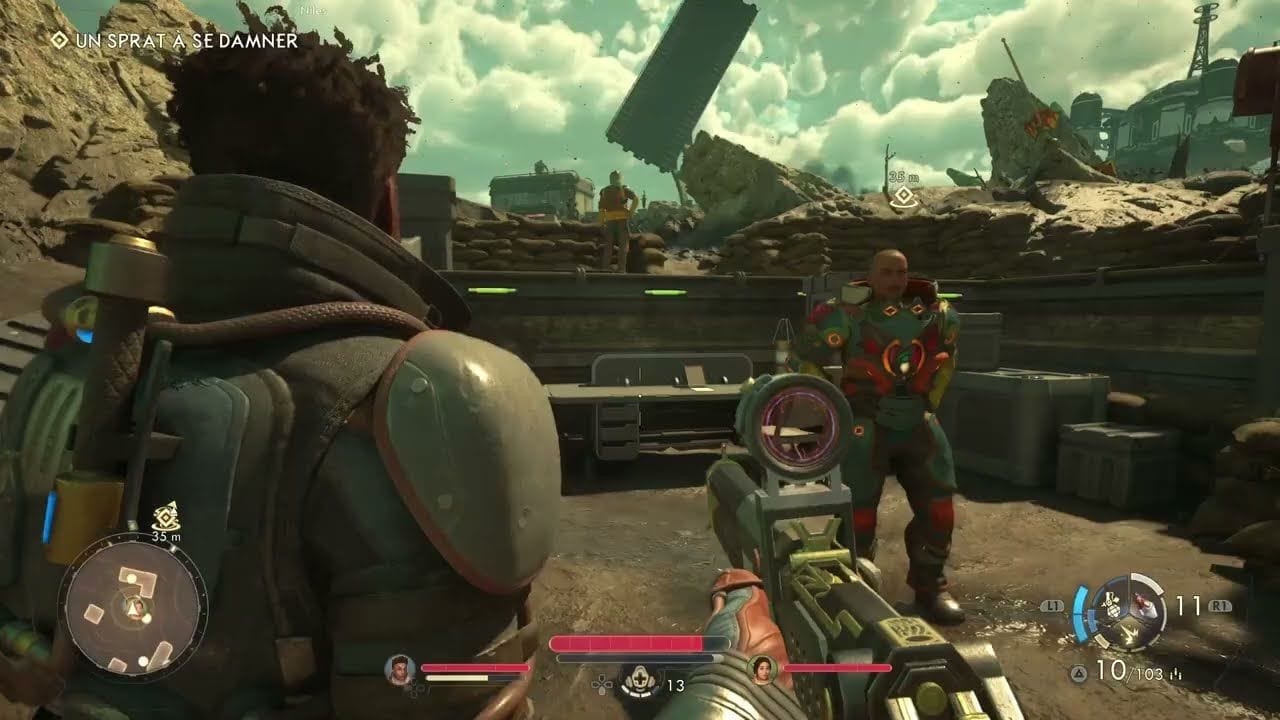Viewport: 1280px width, 720px height.
Task: Toggle the L1 weapon wheel prompt
Action: tap(1052, 604)
